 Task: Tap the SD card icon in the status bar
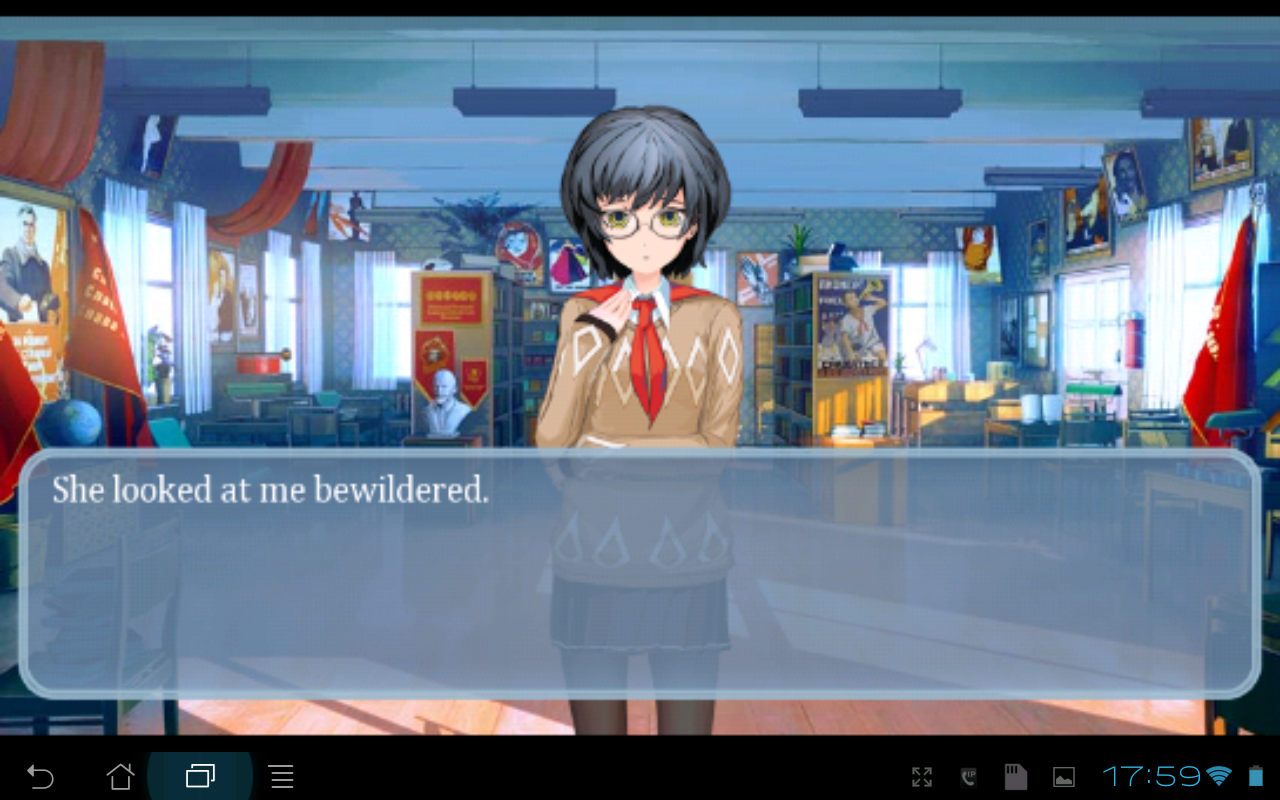[x=1015, y=776]
